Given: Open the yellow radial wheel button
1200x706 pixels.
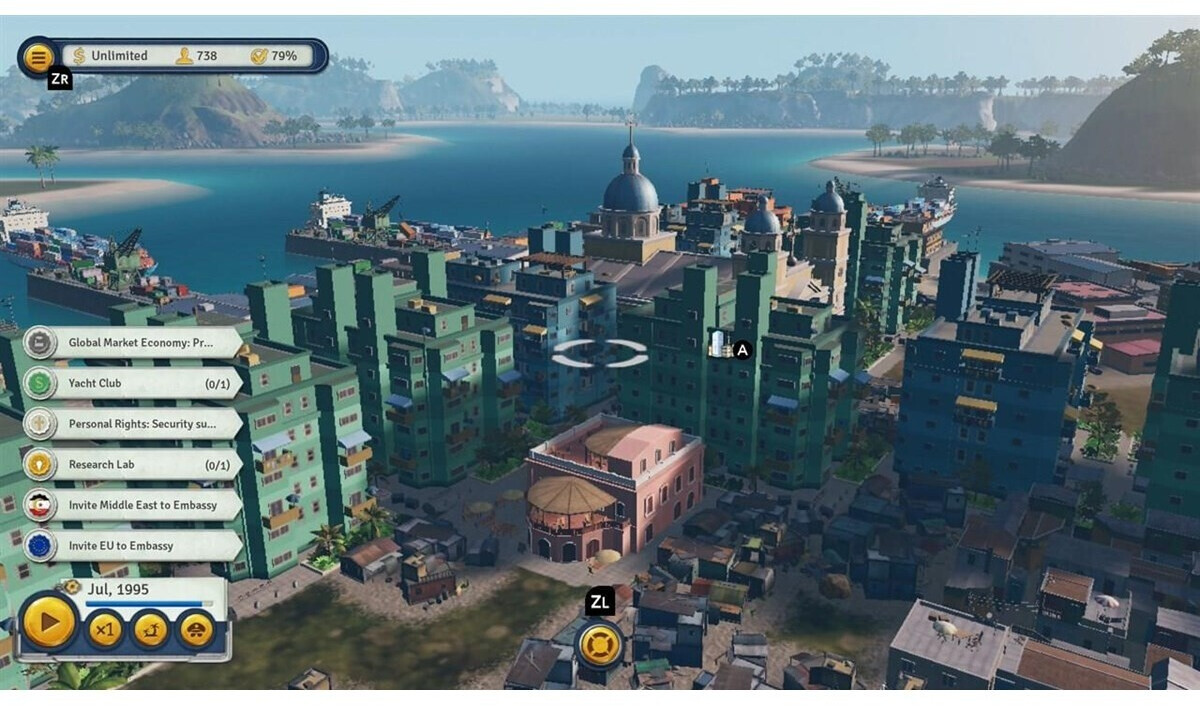Looking at the screenshot, I should (x=600, y=645).
